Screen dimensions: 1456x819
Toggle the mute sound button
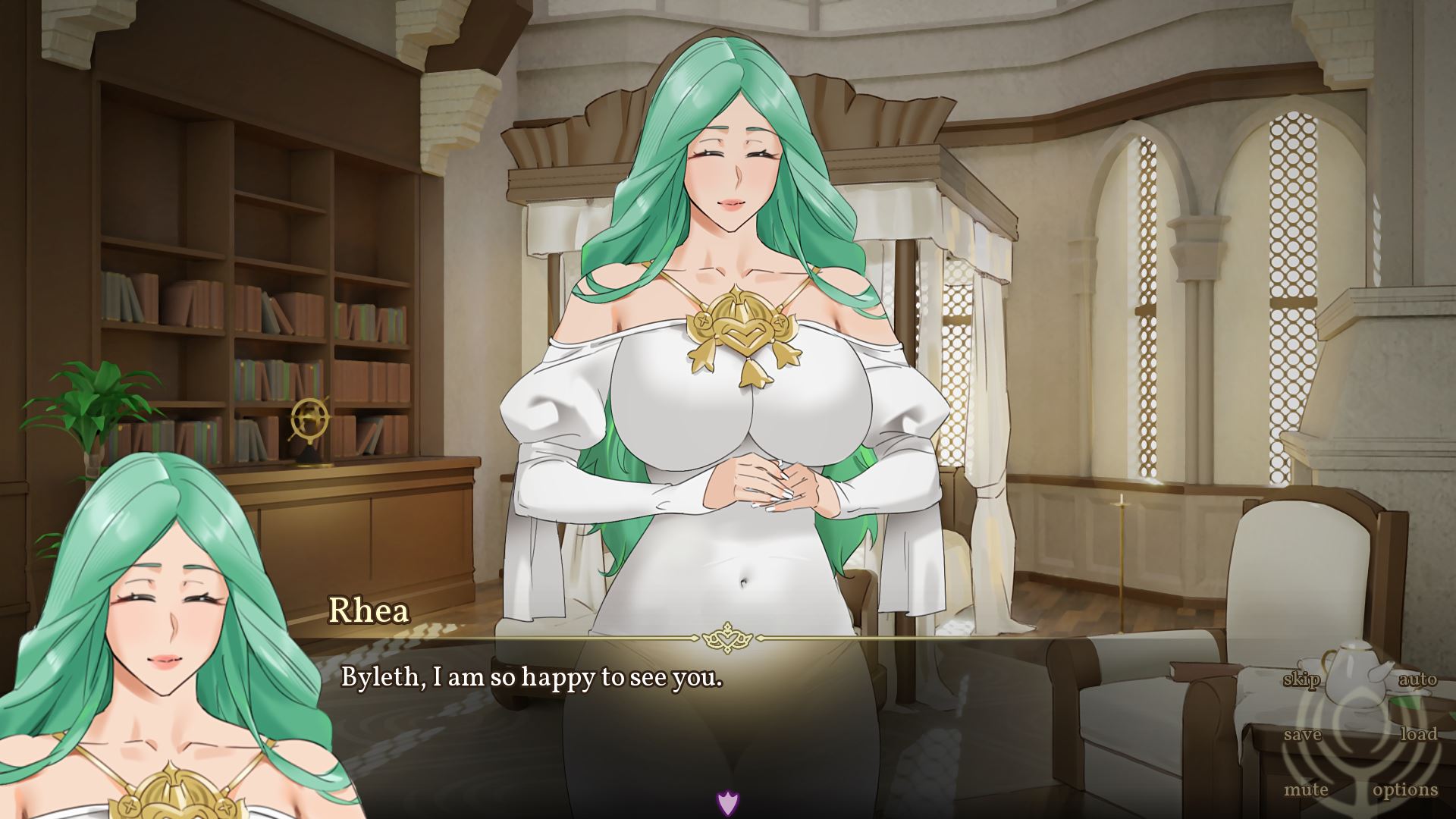pyautogui.click(x=1306, y=789)
